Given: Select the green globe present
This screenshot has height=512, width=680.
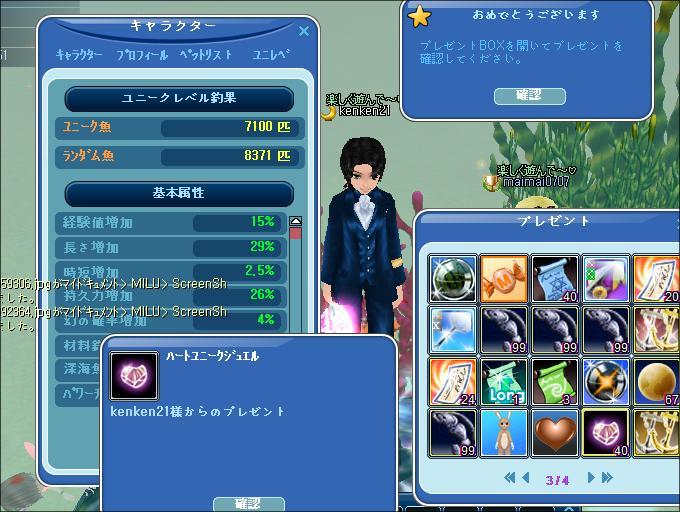Looking at the screenshot, I should pos(453,278).
